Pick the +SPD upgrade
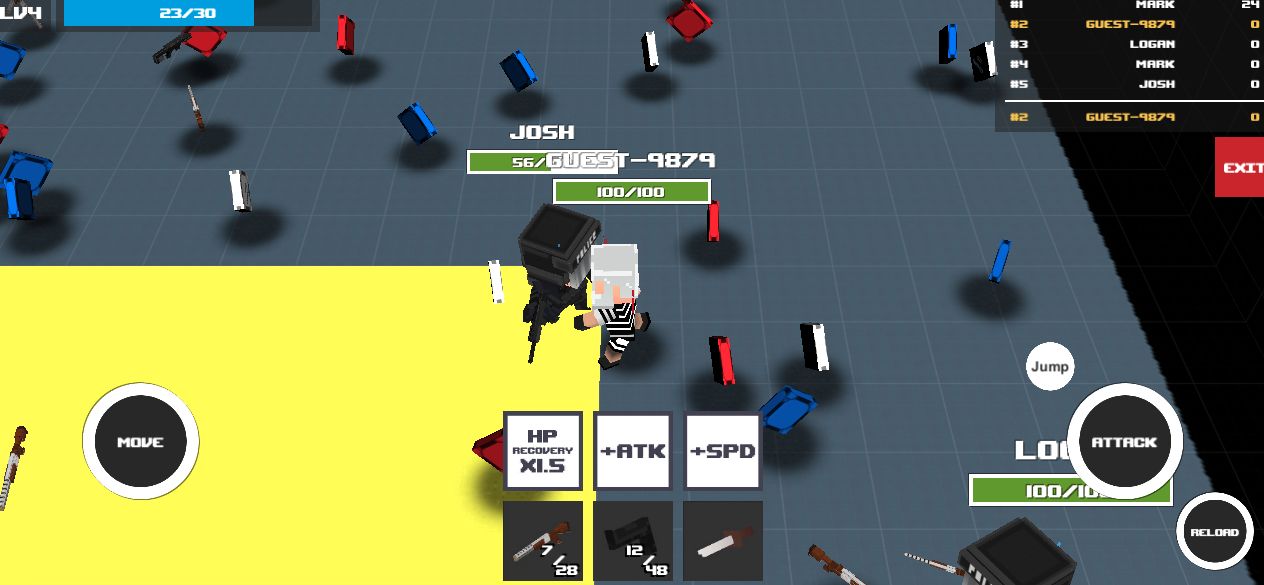1264x585 pixels. click(723, 451)
